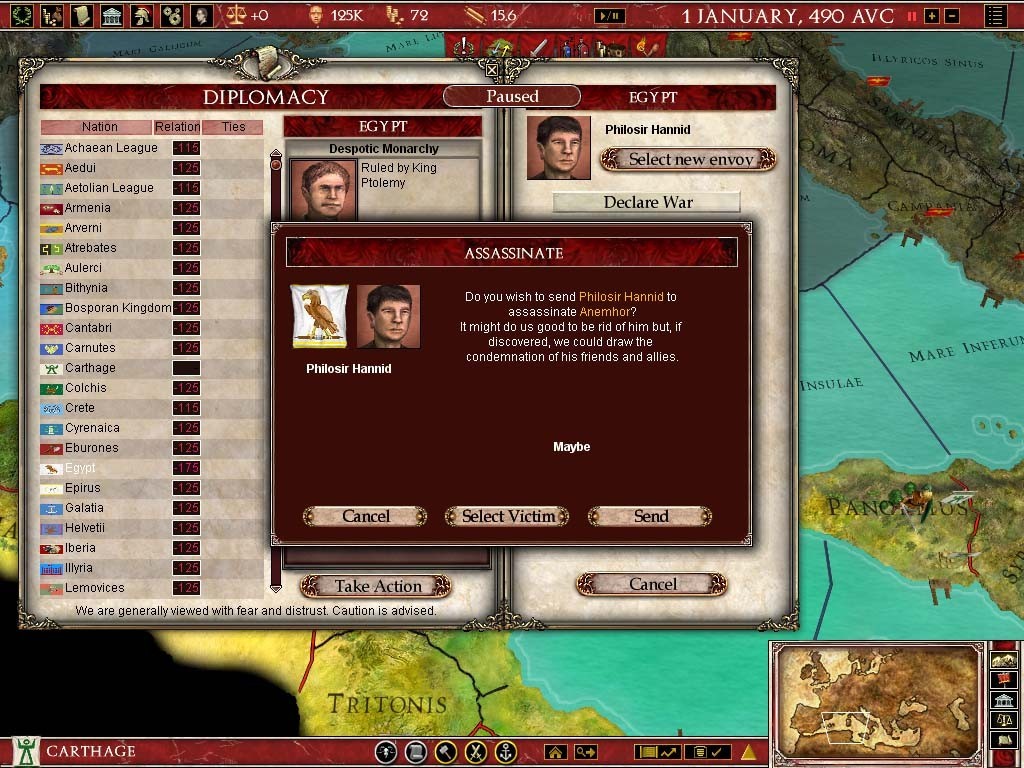The image size is (1024, 768).
Task: Choose the Bosporan Kingdom row
Action: coord(118,308)
